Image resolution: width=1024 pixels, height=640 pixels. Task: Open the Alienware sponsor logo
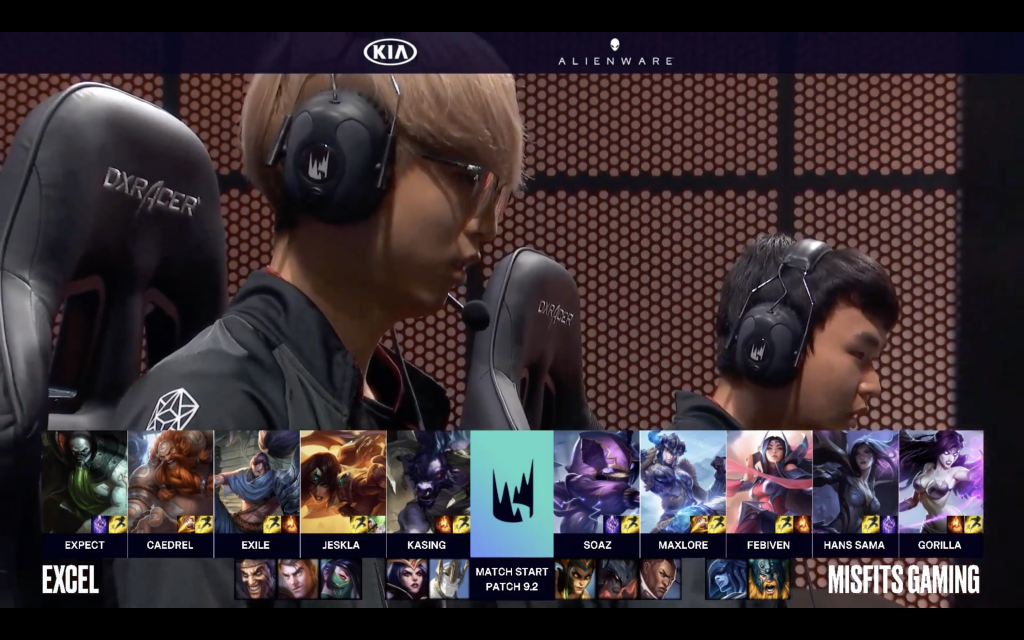pos(615,53)
